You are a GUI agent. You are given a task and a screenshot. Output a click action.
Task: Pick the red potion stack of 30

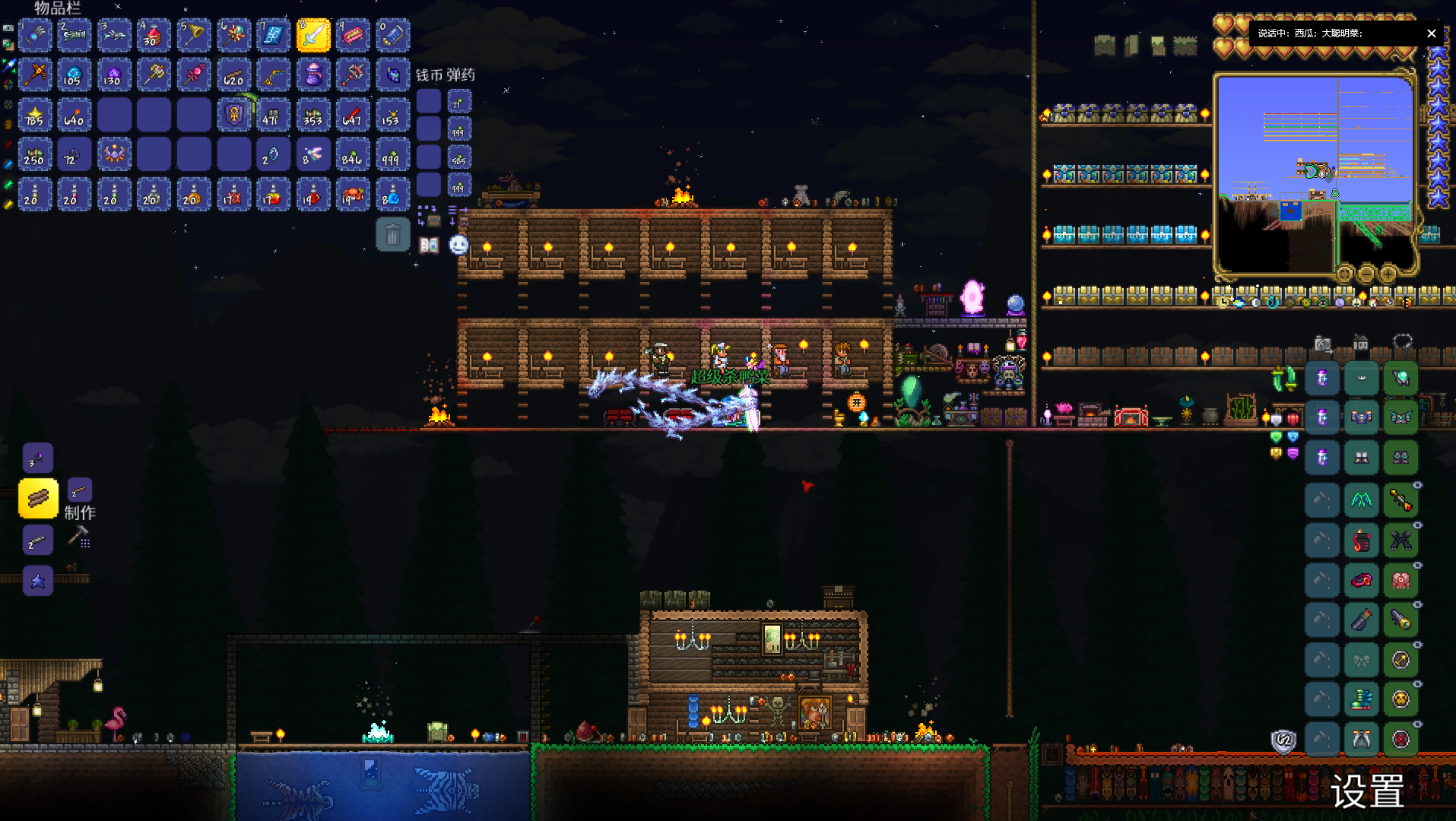point(154,35)
